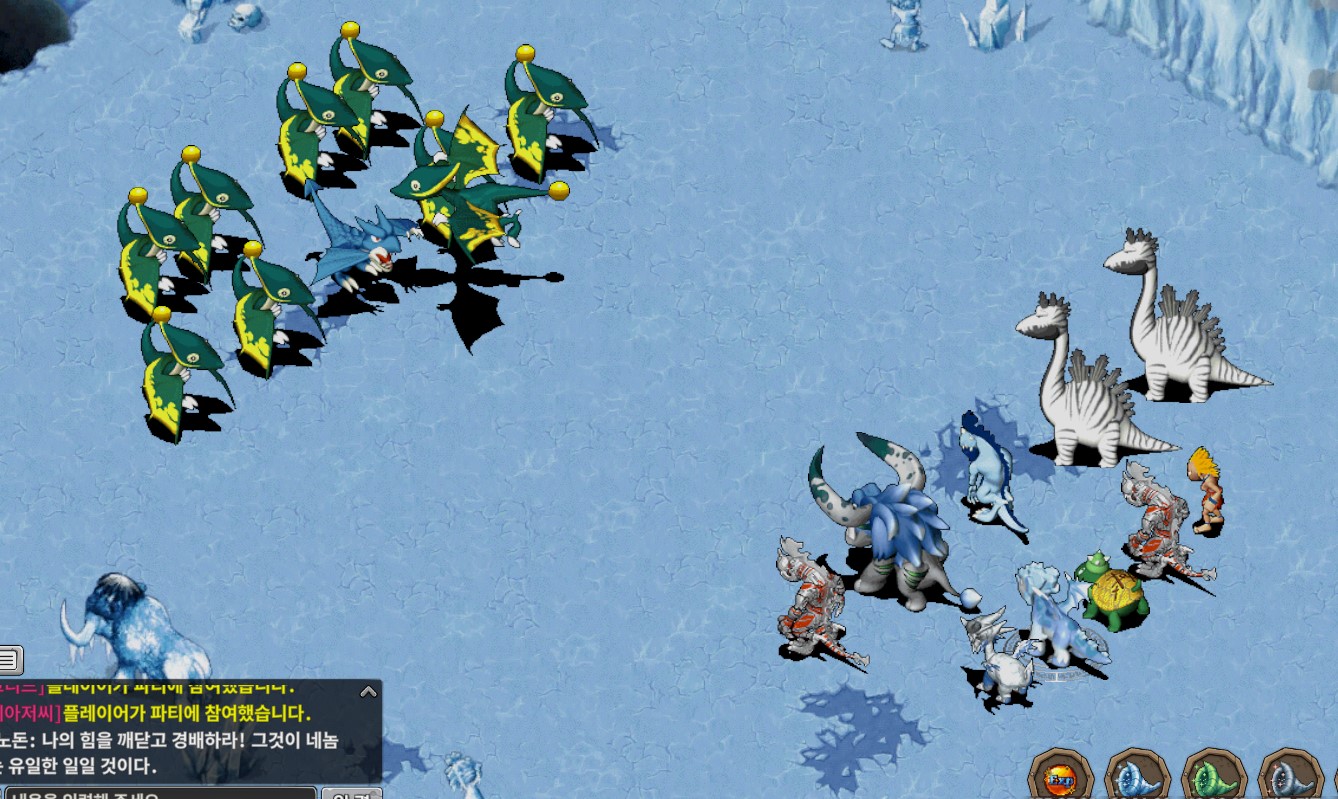
Task: Send the chat message with the input button
Action: pyautogui.click(x=351, y=794)
